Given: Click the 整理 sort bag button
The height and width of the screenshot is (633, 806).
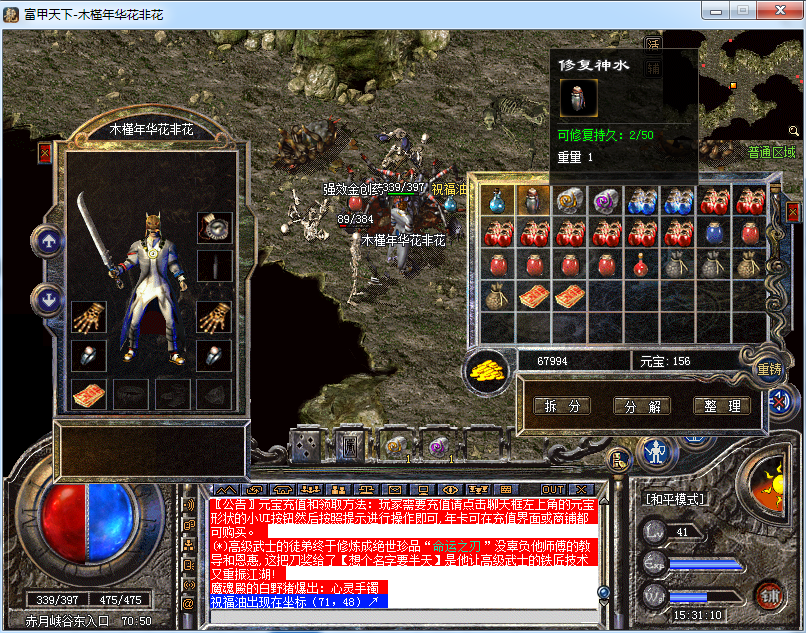Looking at the screenshot, I should point(721,406).
